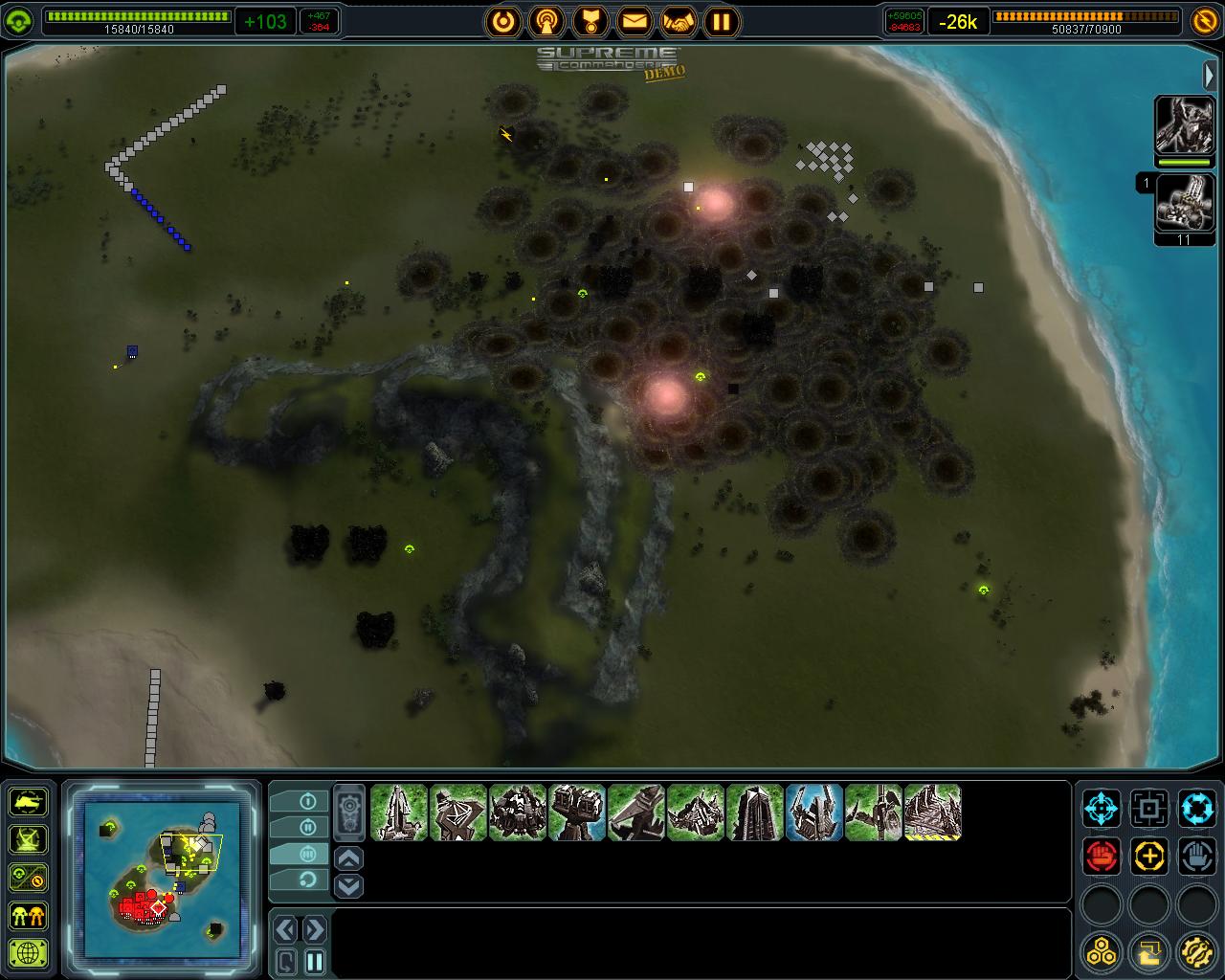1225x980 pixels.
Task: Choose the hazard-striped structure build icon
Action: pos(933,813)
